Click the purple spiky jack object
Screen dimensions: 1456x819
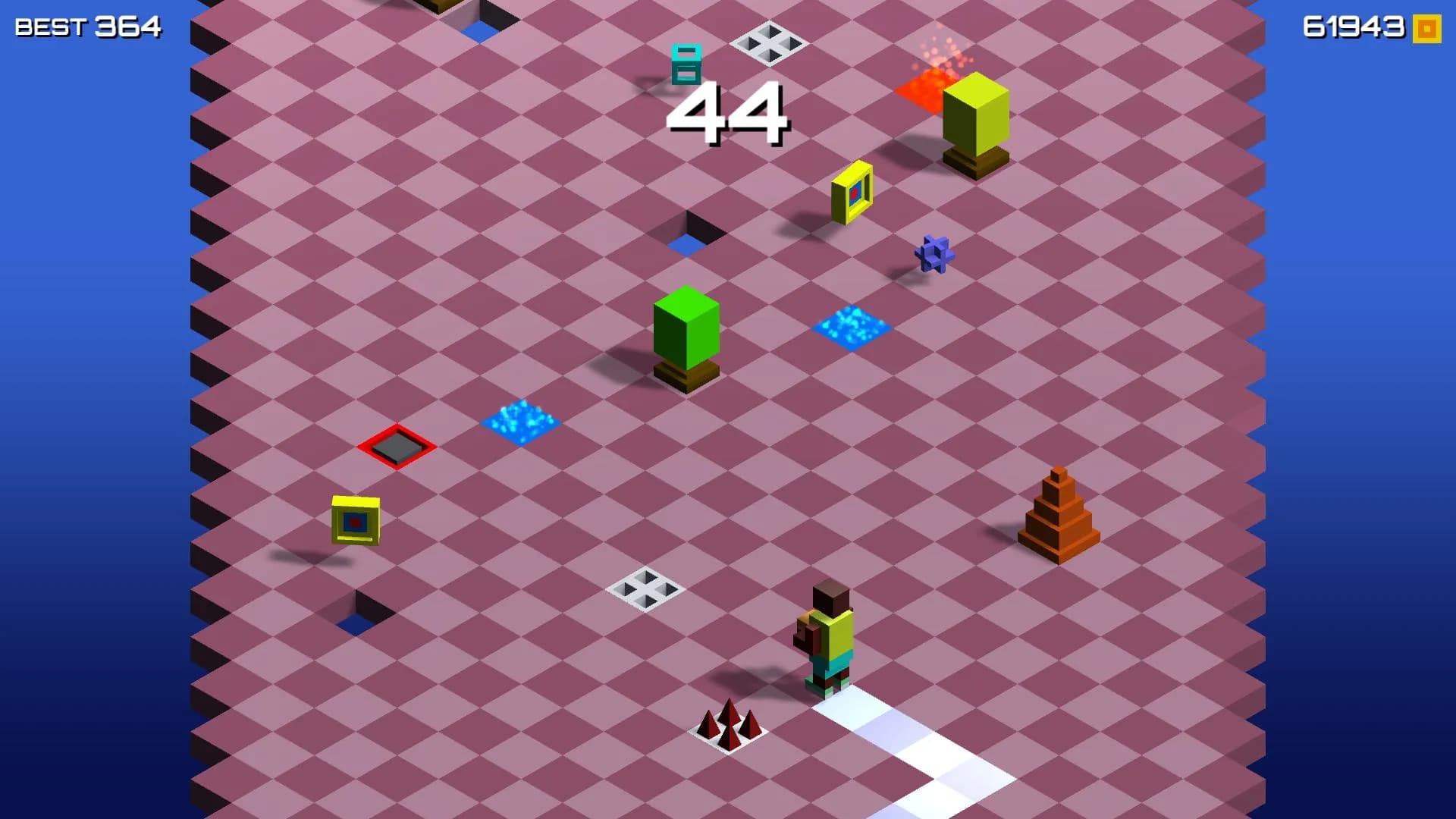pos(935,253)
